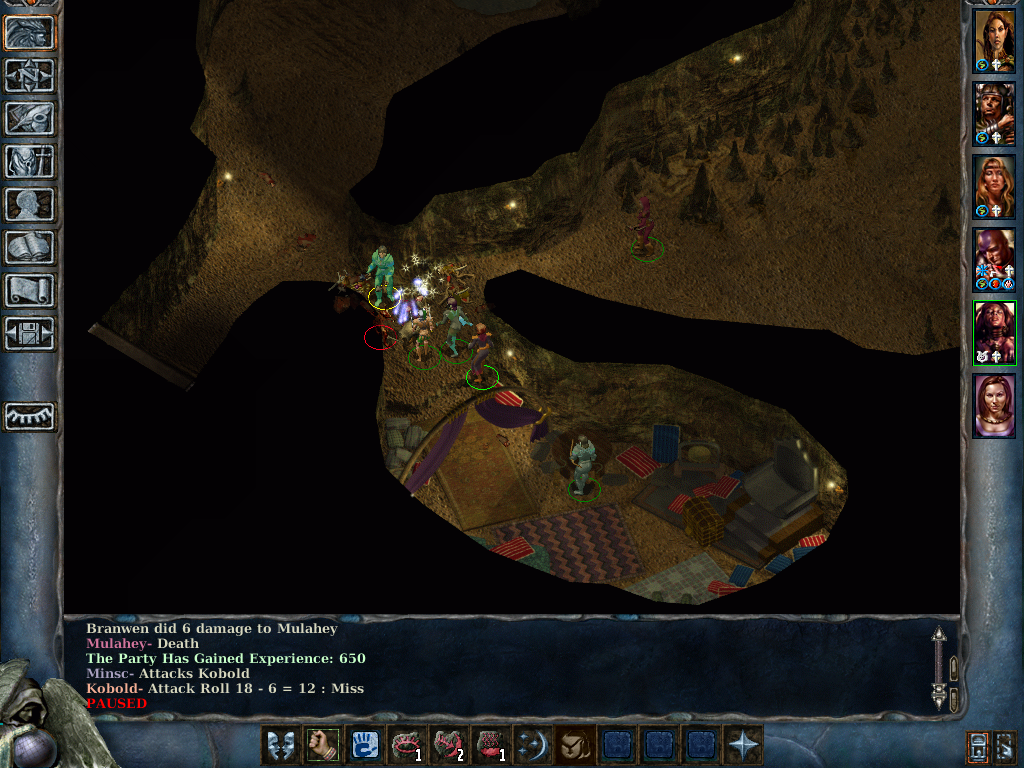
Task: Activate the twin masks talk action
Action: coord(280,746)
